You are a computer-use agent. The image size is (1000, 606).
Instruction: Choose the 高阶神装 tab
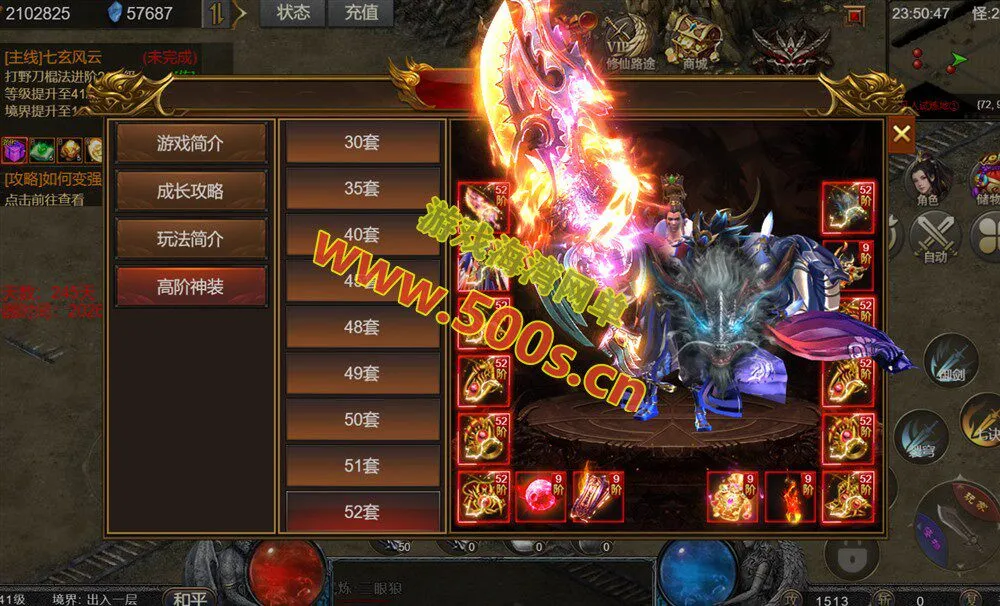click(191, 287)
